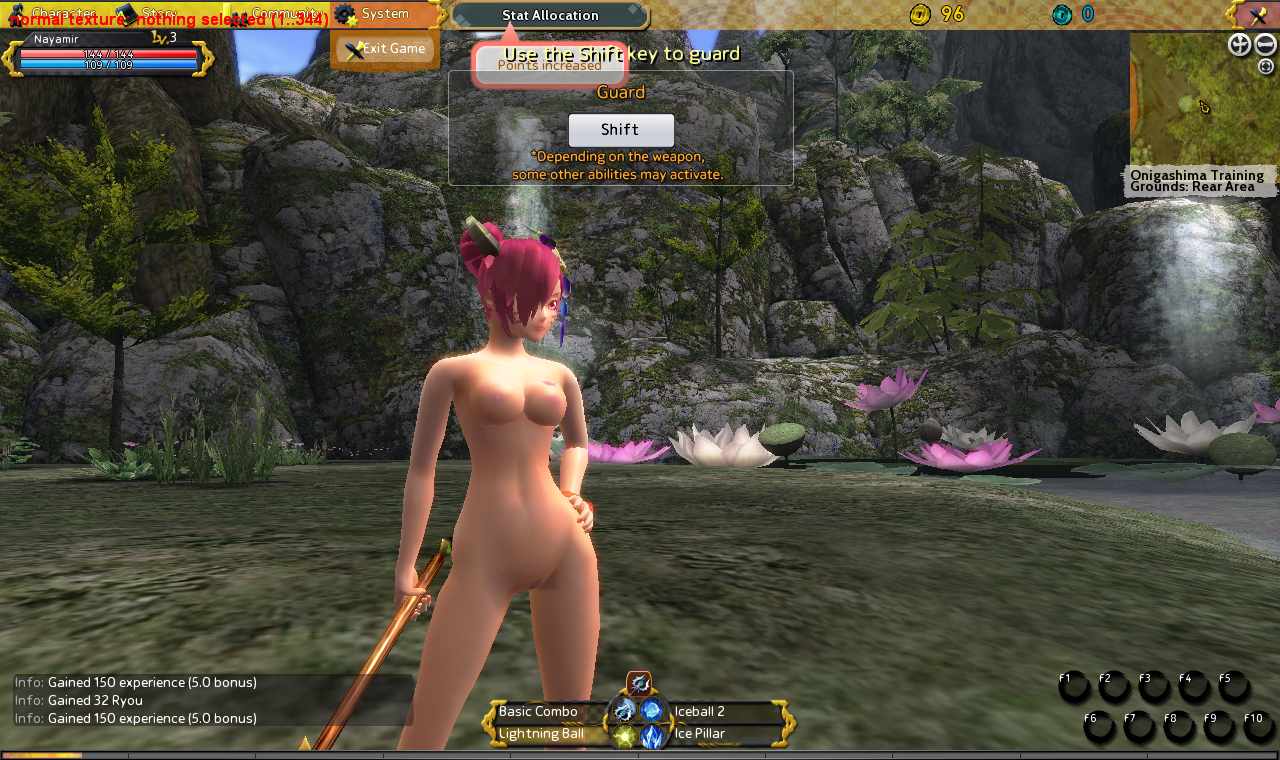Trigger the Ice Pillar skill icon
The width and height of the screenshot is (1280, 760).
coord(653,737)
